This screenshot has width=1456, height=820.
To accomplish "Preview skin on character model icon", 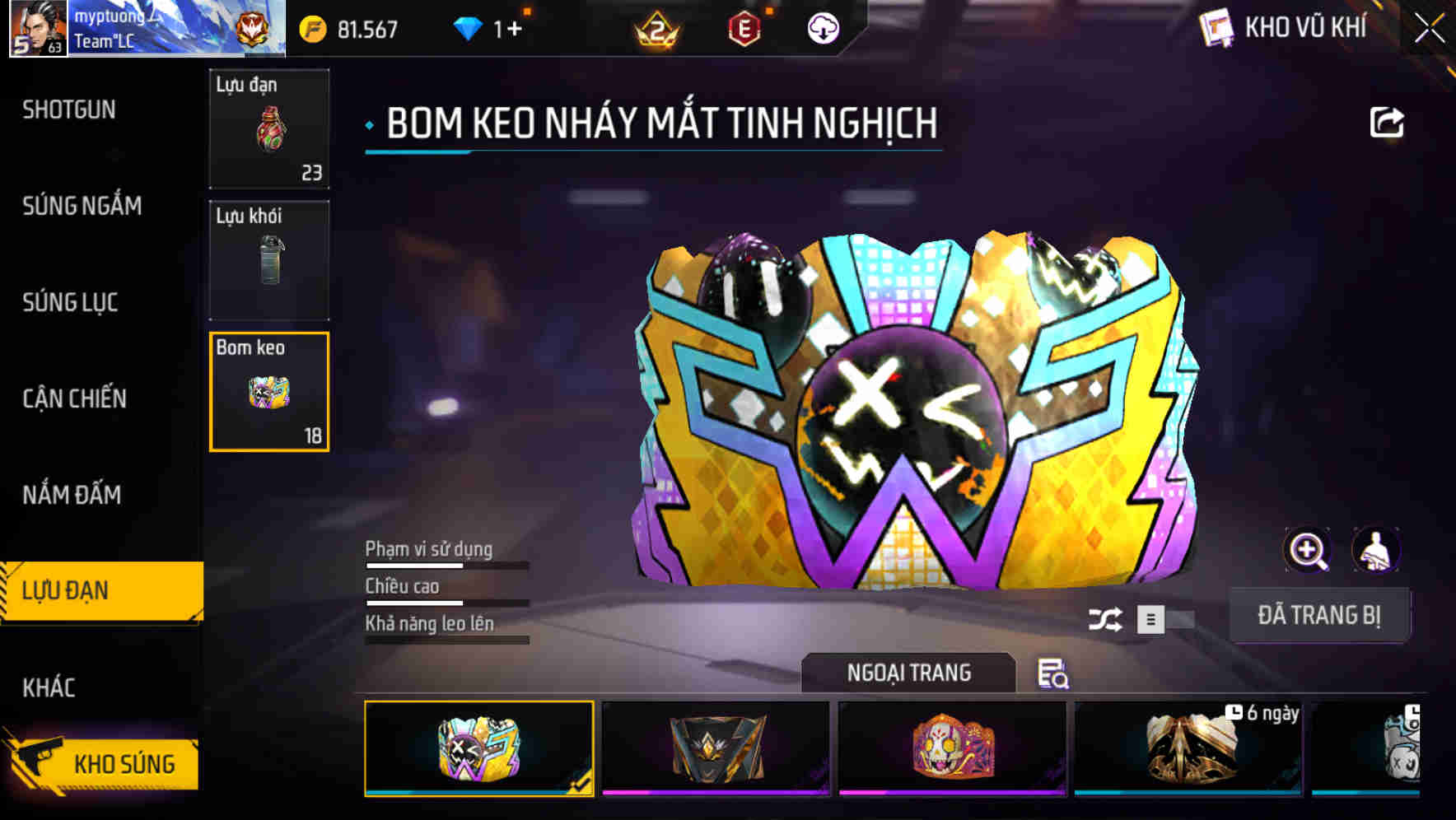I will [x=1376, y=550].
